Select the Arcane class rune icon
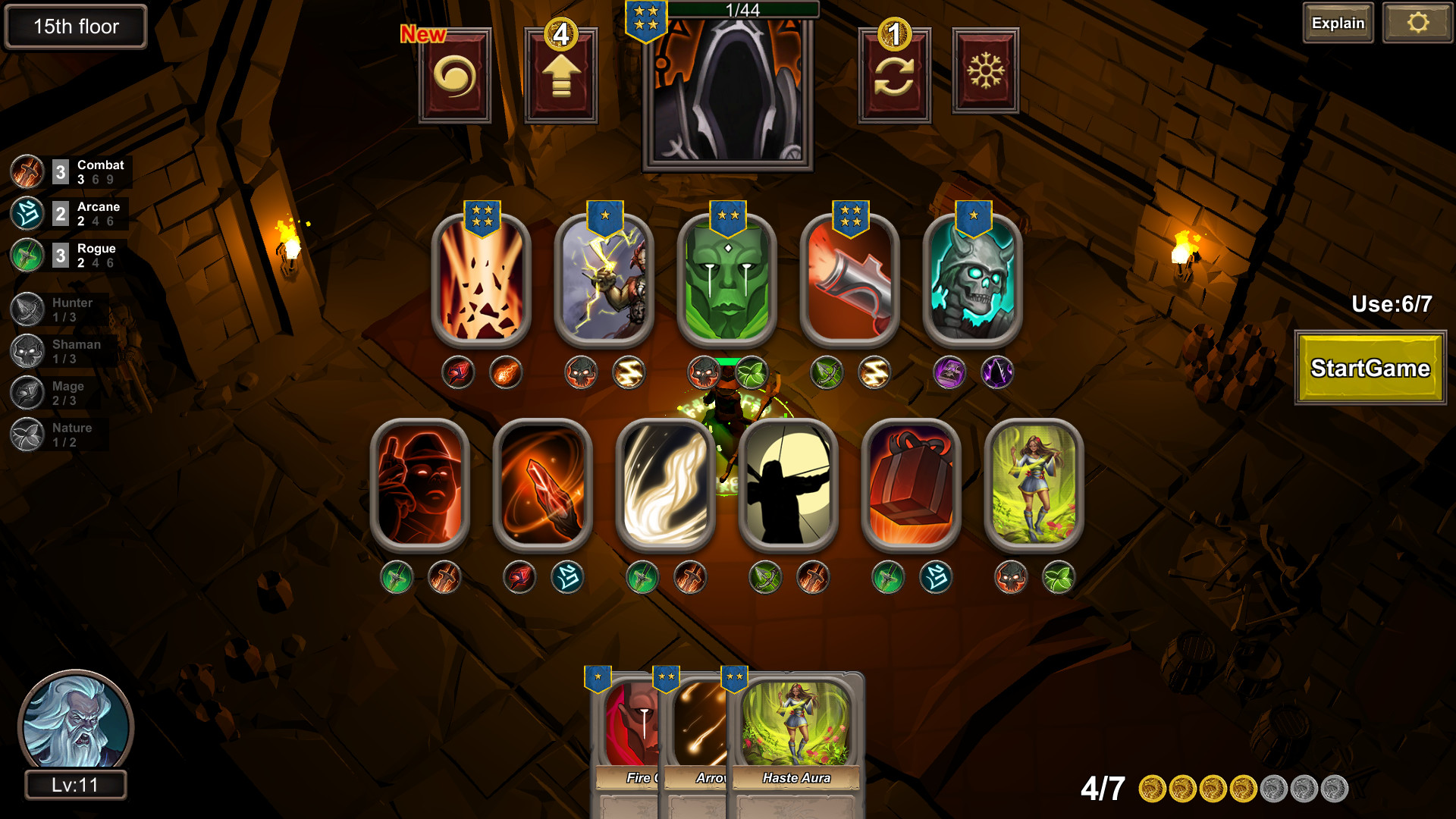 click(x=27, y=213)
